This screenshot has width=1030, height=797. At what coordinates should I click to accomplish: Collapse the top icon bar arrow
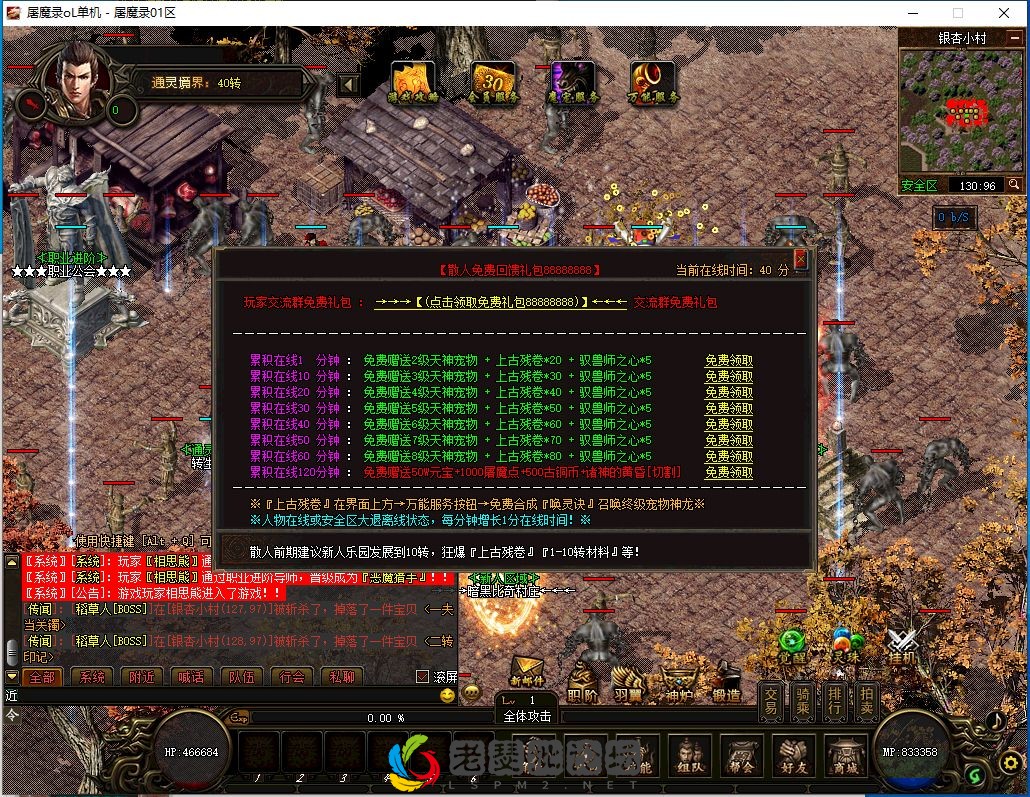(x=348, y=84)
